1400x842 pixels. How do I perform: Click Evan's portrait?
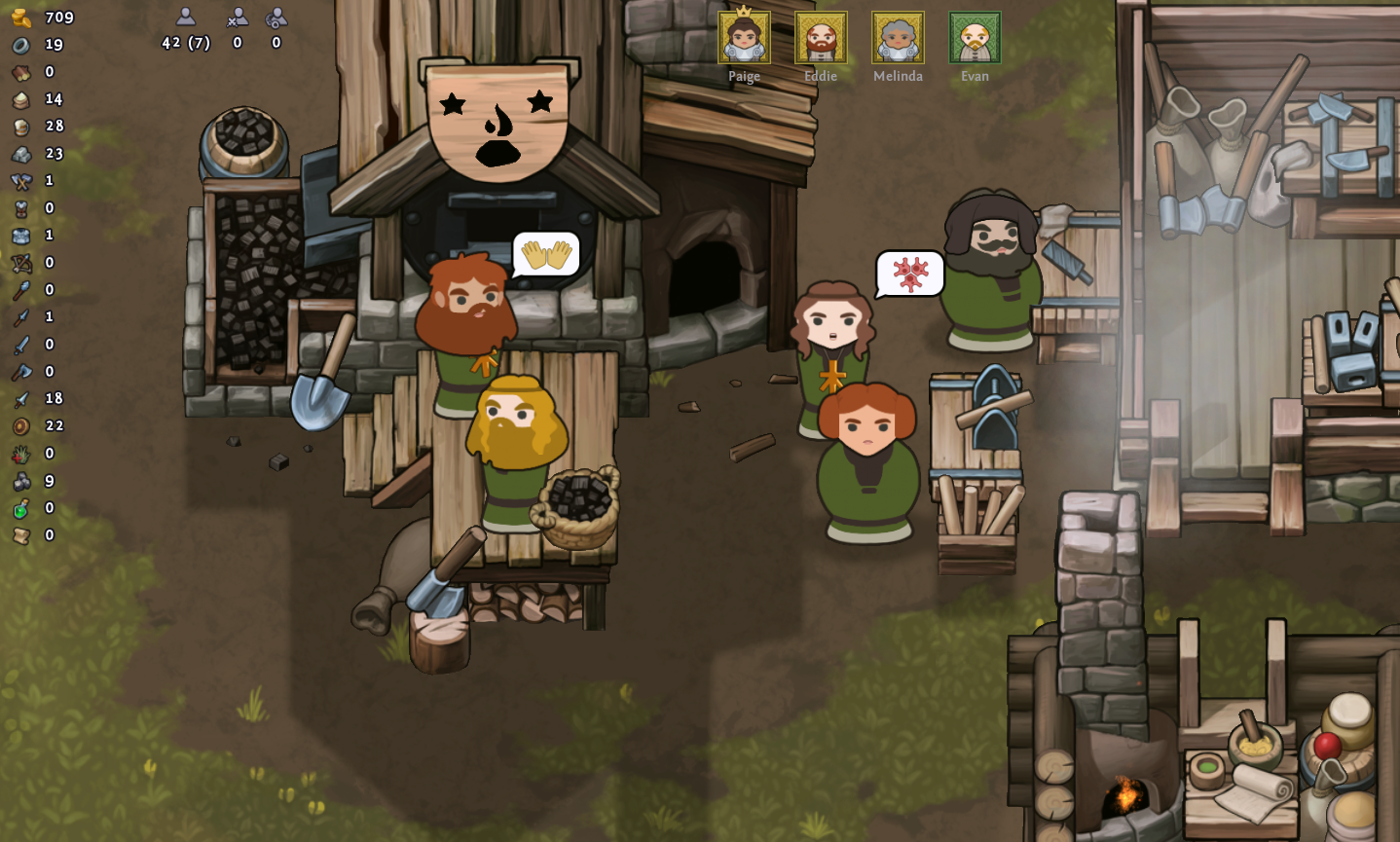pos(975,38)
